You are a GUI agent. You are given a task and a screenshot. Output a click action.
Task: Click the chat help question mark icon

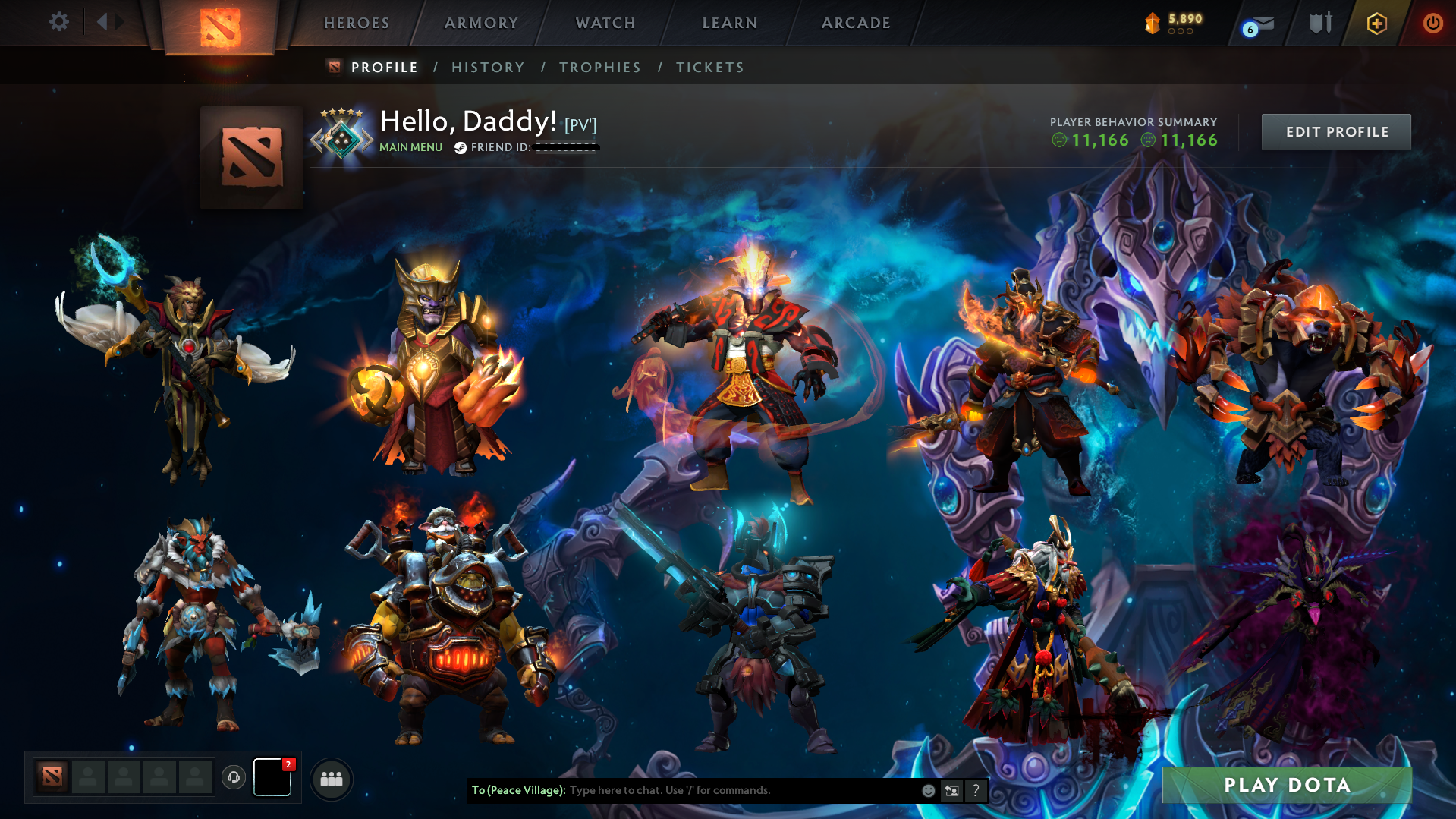point(976,790)
